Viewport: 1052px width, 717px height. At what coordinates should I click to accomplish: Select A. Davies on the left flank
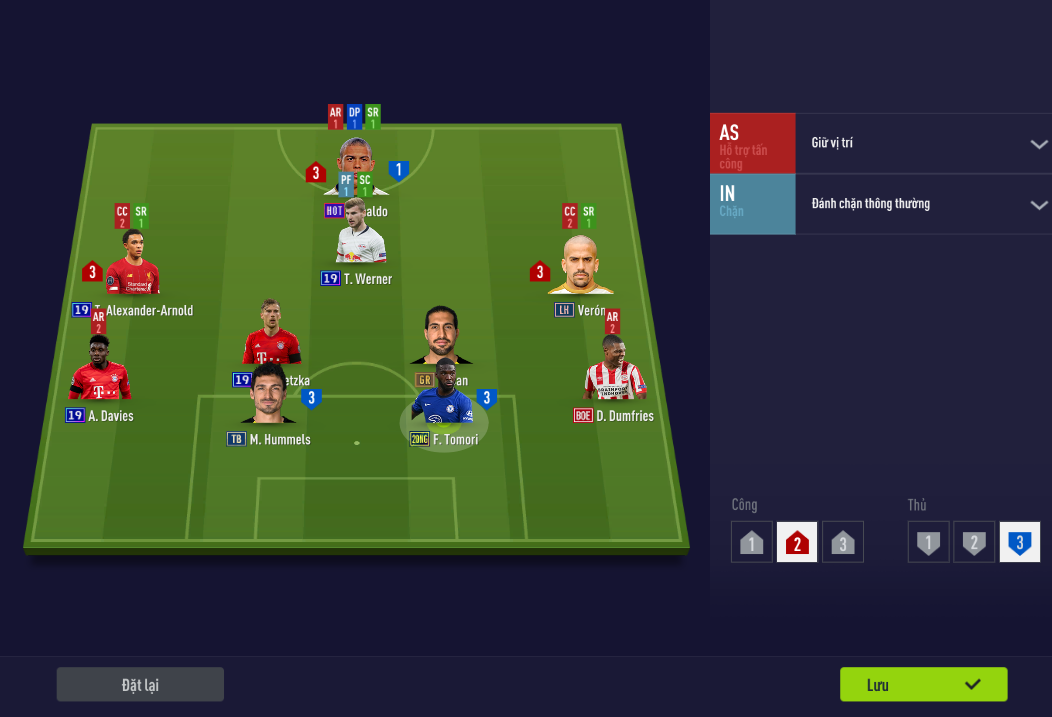(x=100, y=370)
